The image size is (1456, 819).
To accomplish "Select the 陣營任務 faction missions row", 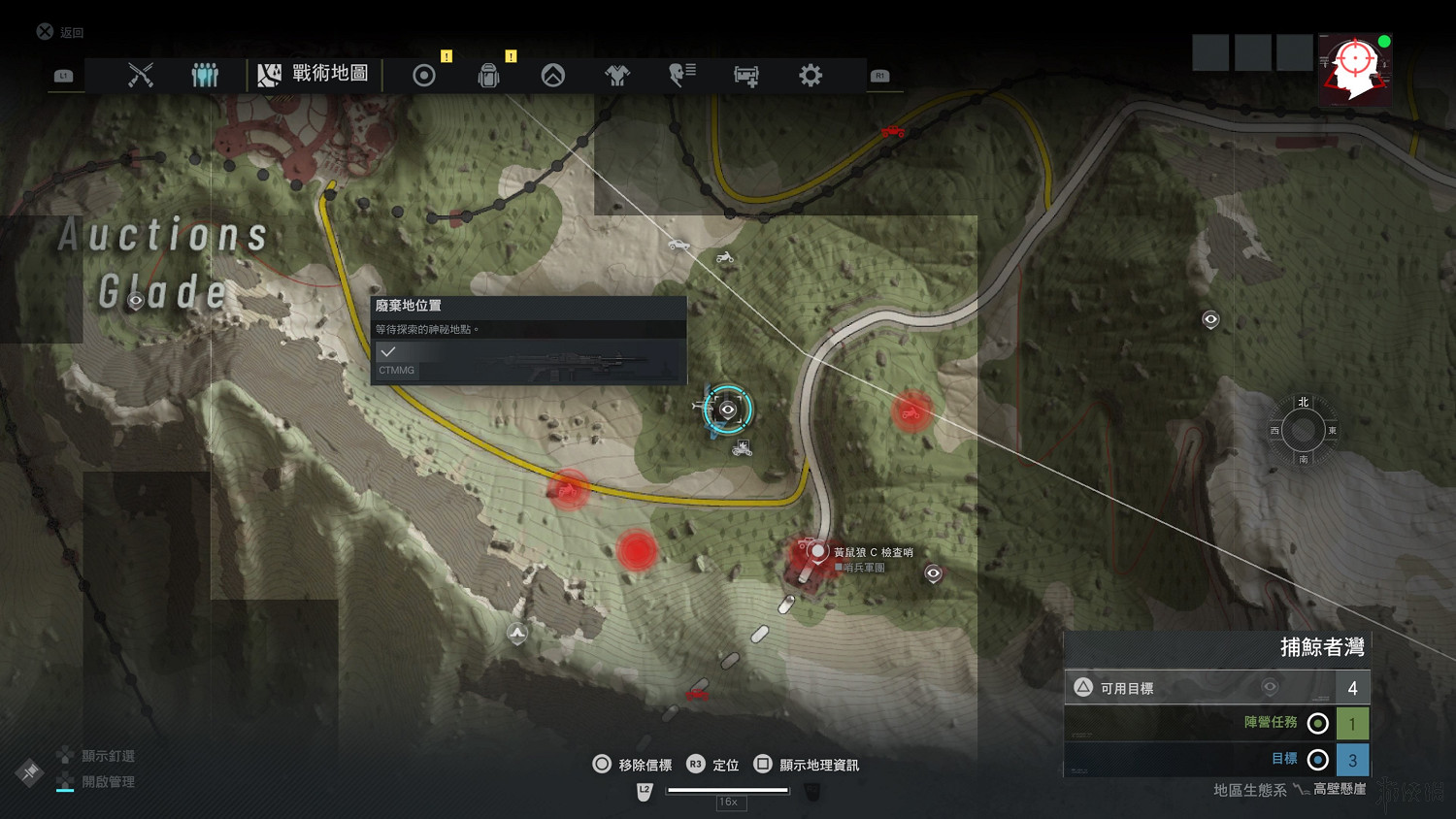I will pos(1217,723).
